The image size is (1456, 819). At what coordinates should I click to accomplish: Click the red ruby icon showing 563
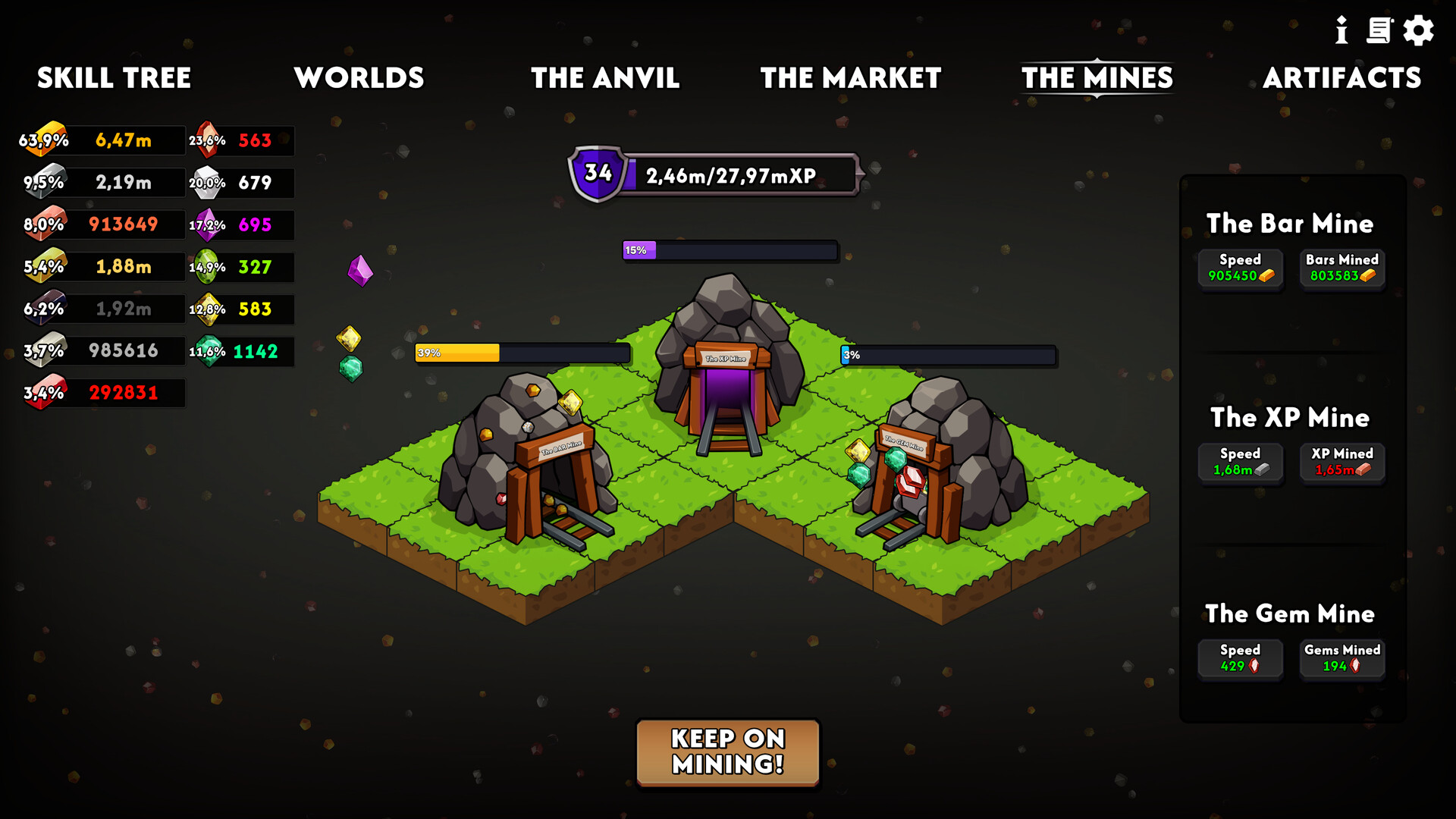click(x=207, y=139)
